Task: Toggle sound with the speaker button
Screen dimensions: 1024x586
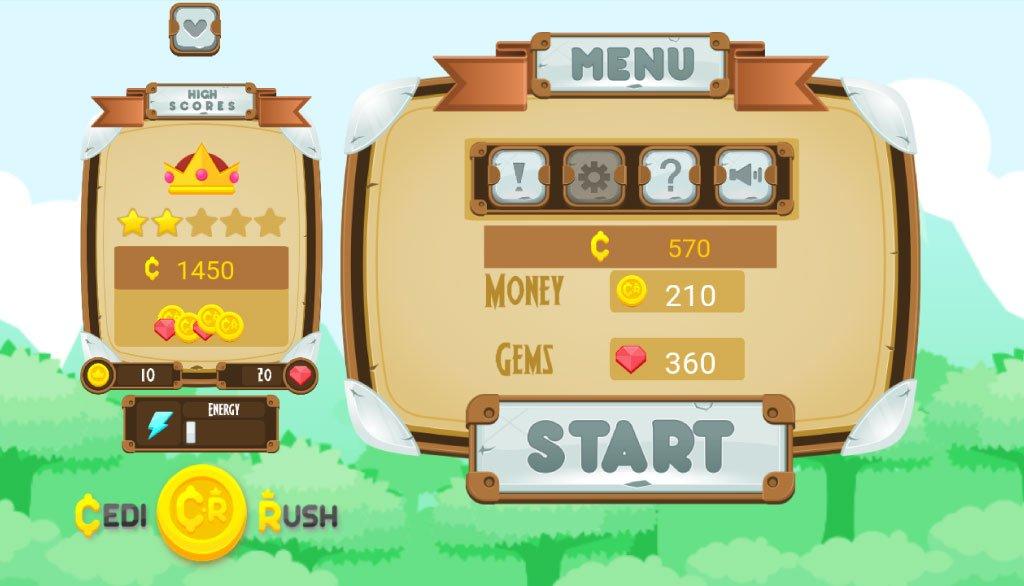Action: pos(745,177)
